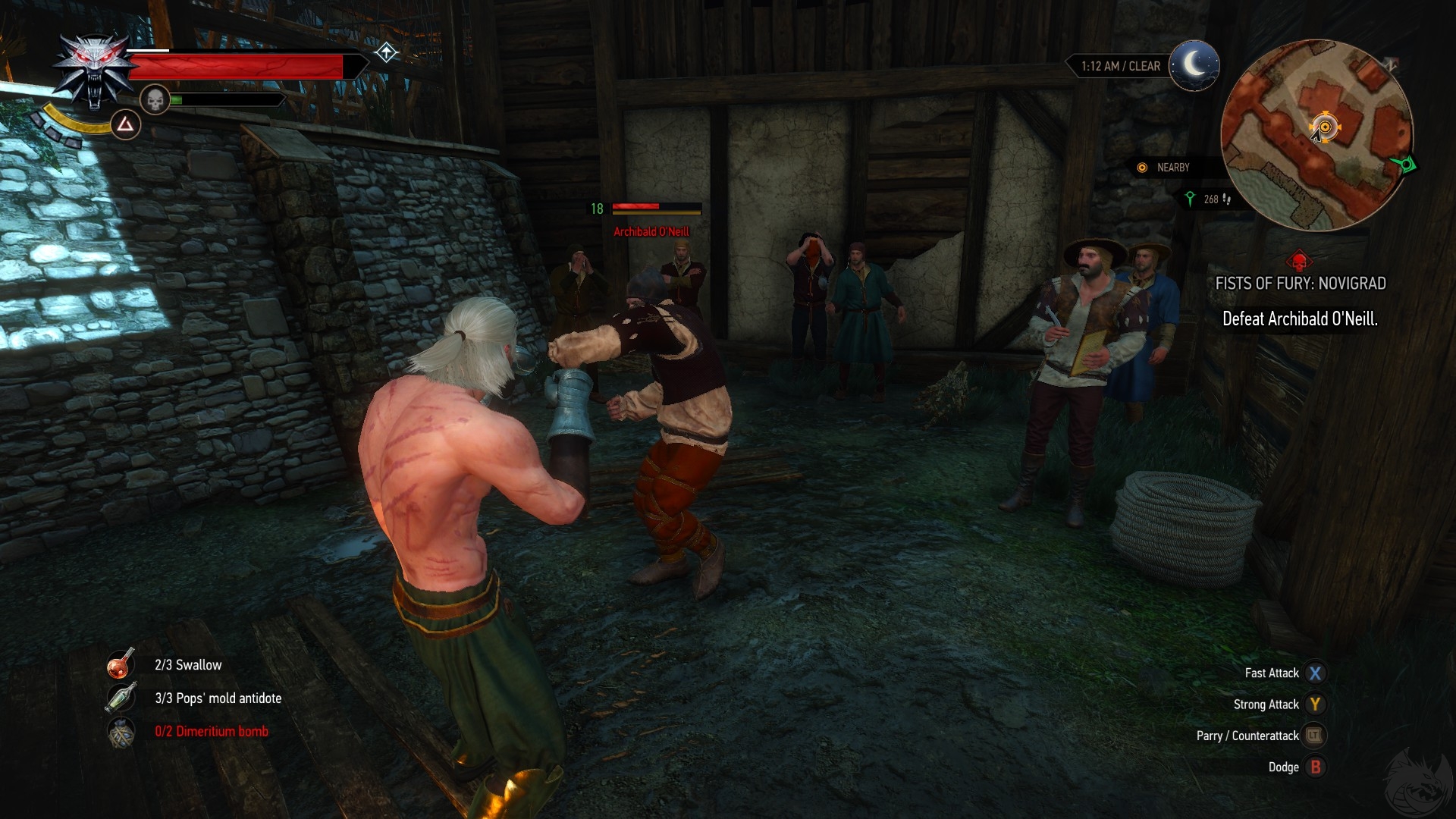Select the red skull quest icon

(1299, 262)
